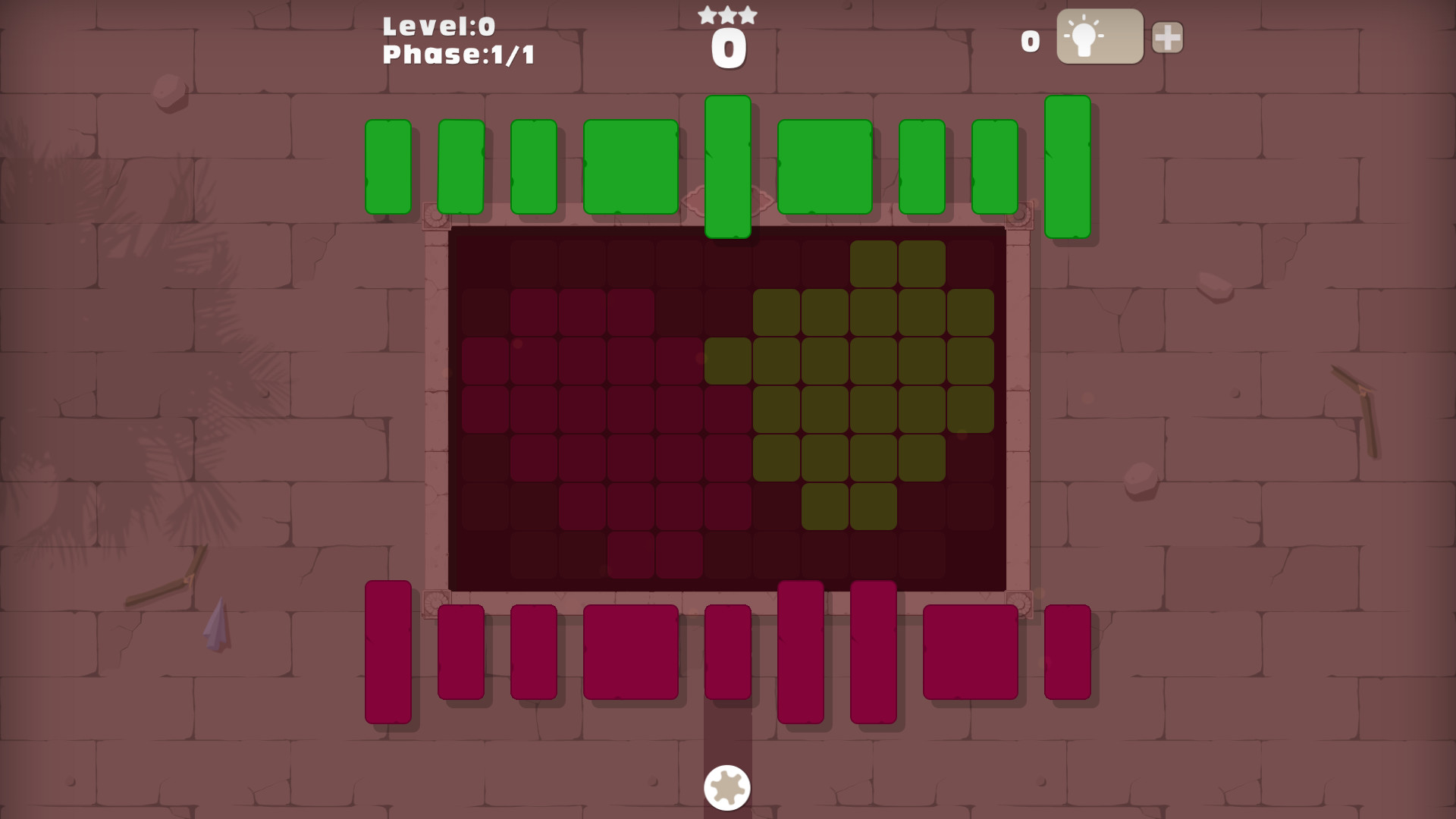Select the large green square piece near top center
The height and width of the screenshot is (819, 1456).
630,165
